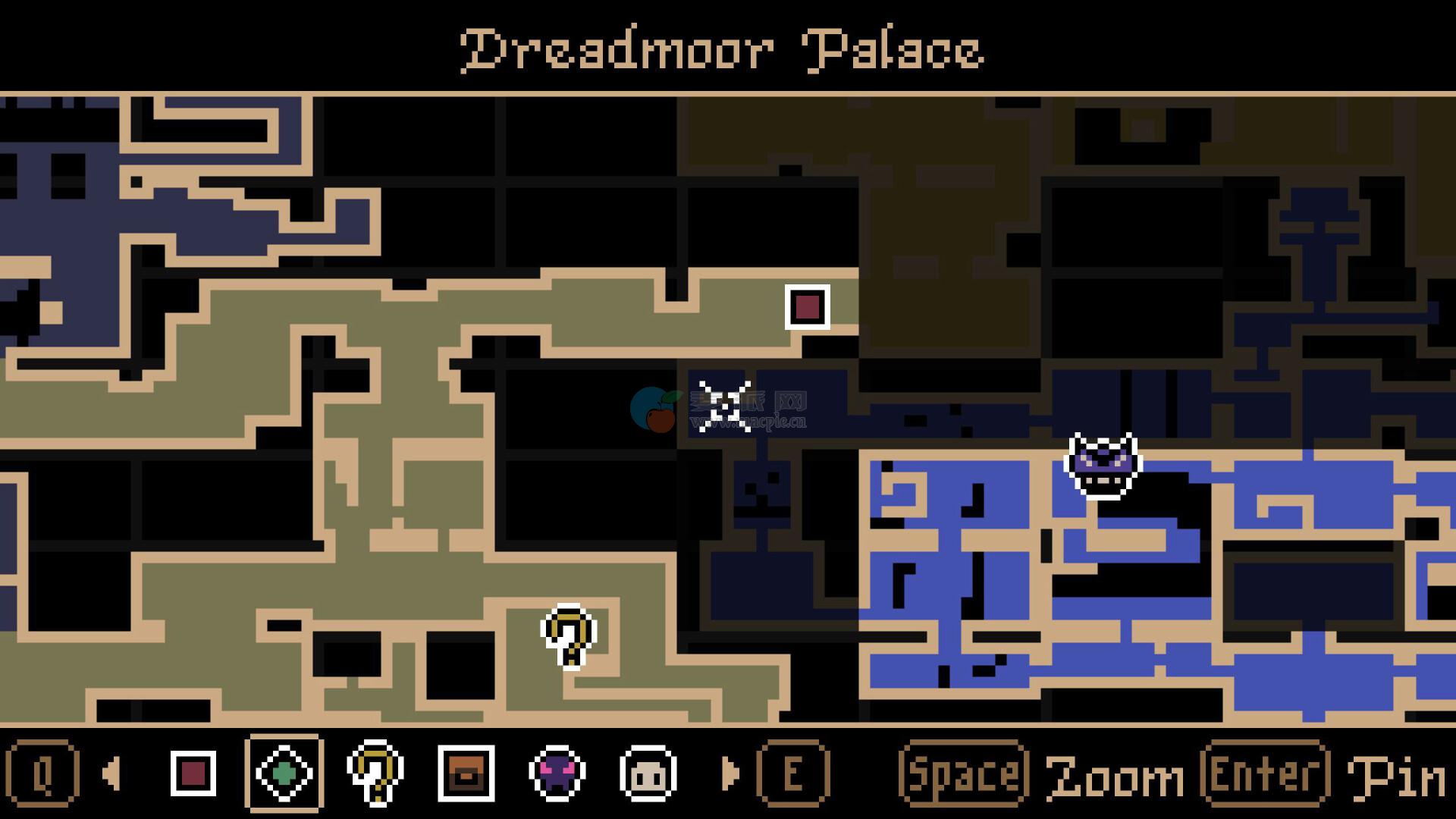Choose the purple monster face pin type
1456x819 pixels.
557,773
